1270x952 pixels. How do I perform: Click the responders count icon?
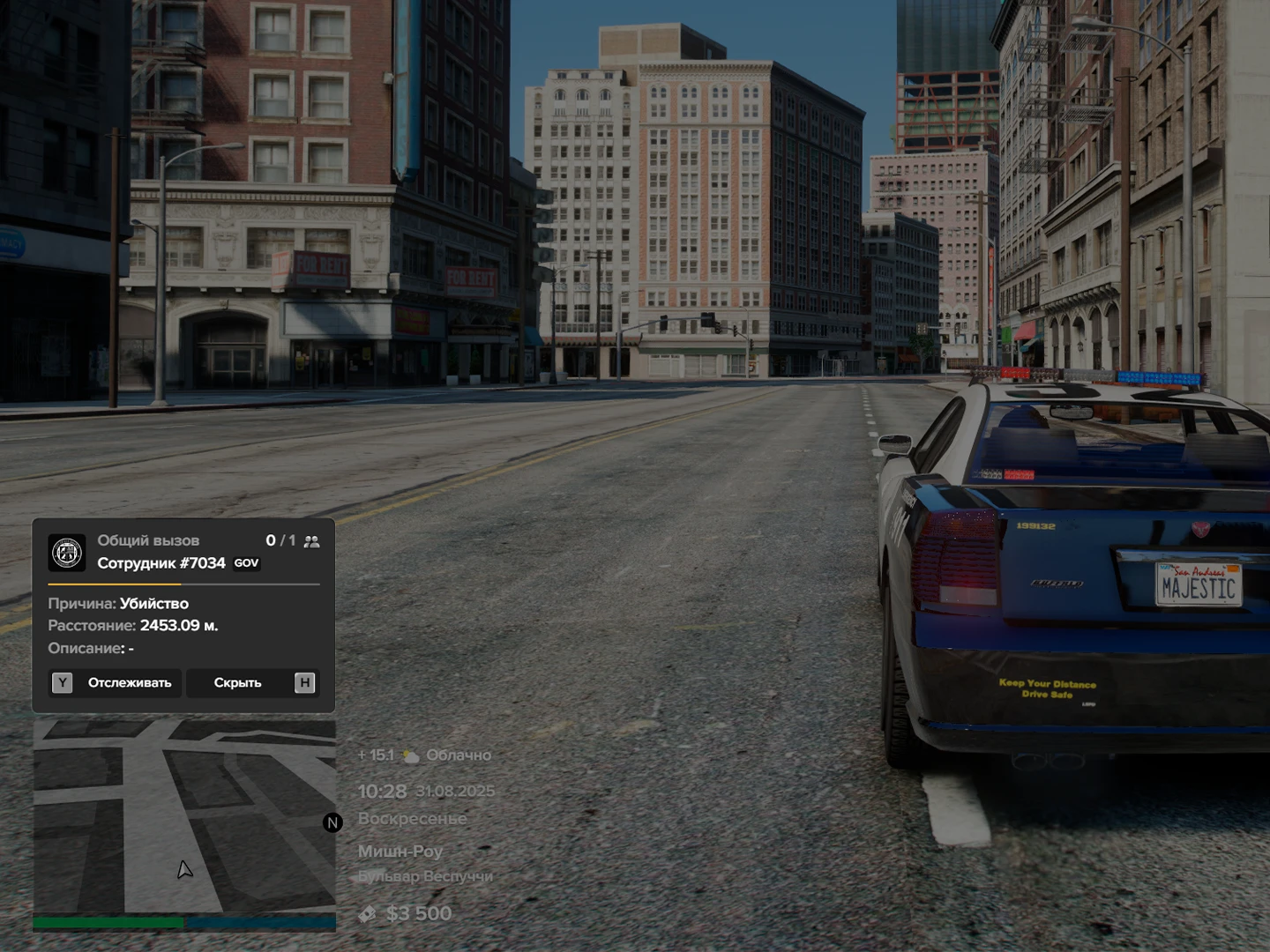coord(311,541)
